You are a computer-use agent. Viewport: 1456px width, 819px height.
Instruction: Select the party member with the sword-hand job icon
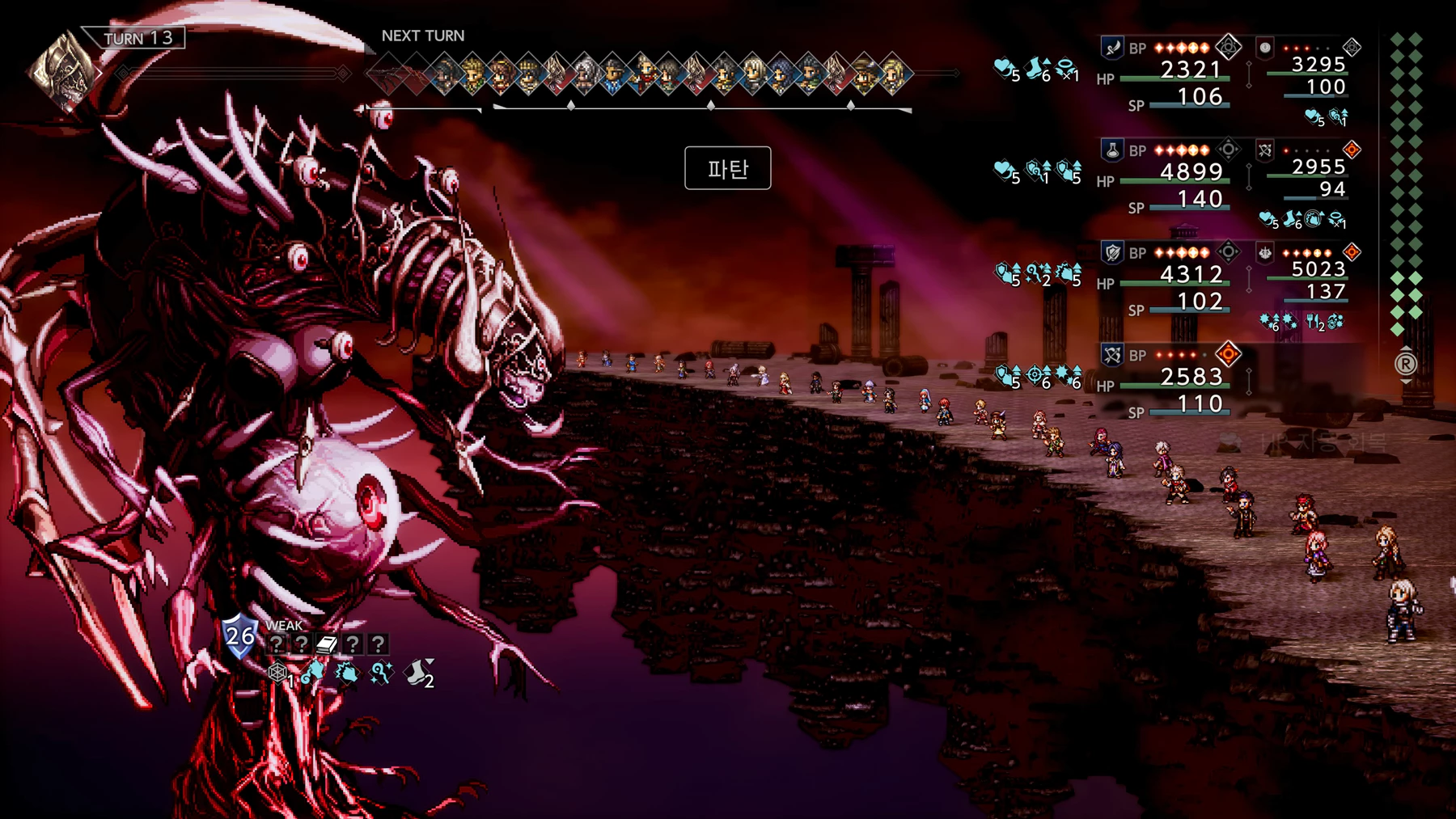click(x=1112, y=48)
